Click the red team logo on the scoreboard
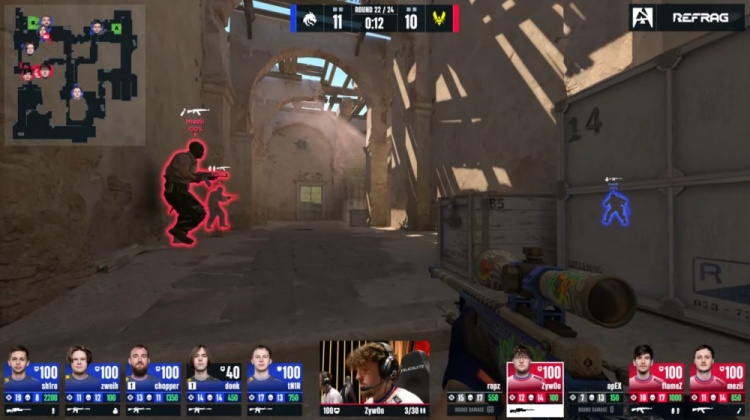Screen dimensions: 750x420 [439, 18]
